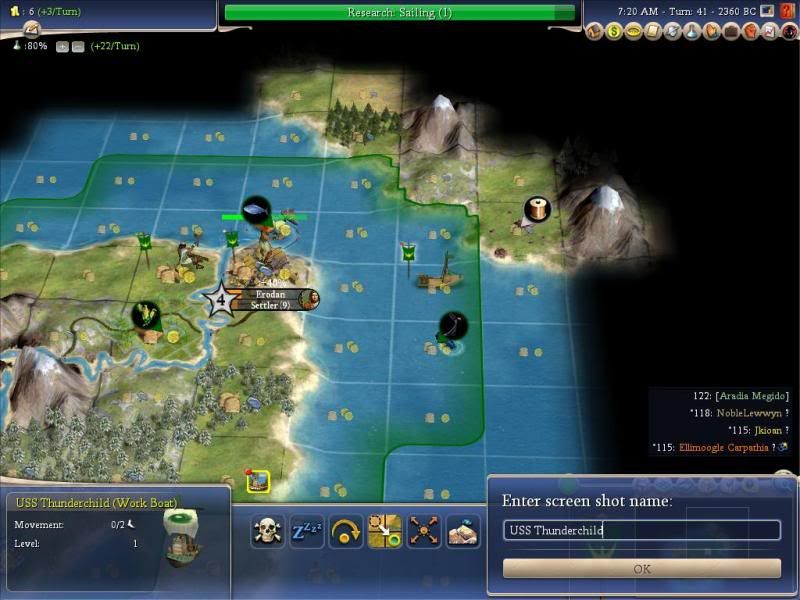800x600 pixels.
Task: Decrease the research rate with the minus button
Action: (x=77, y=46)
